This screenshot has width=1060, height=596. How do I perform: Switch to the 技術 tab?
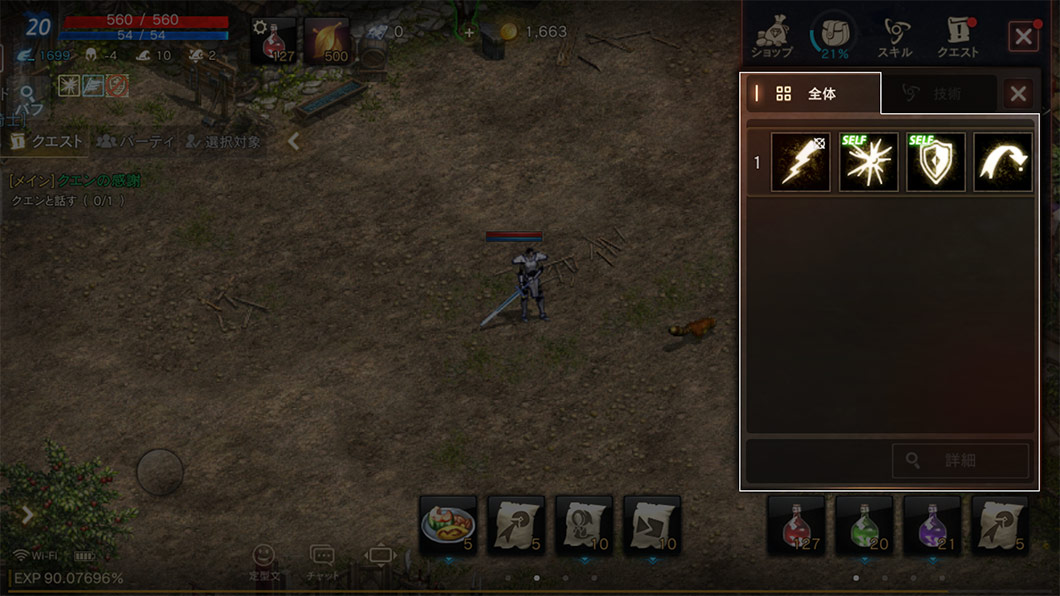(936, 94)
